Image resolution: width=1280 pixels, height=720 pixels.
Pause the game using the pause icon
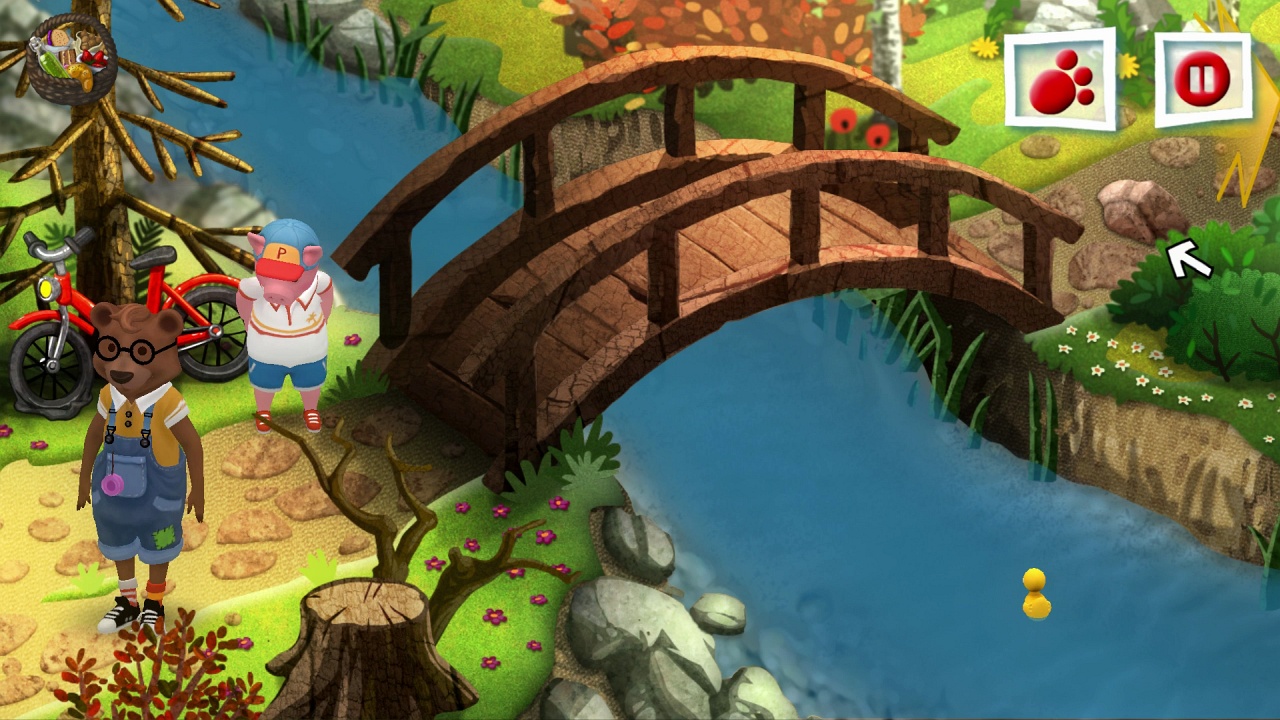(x=1203, y=82)
